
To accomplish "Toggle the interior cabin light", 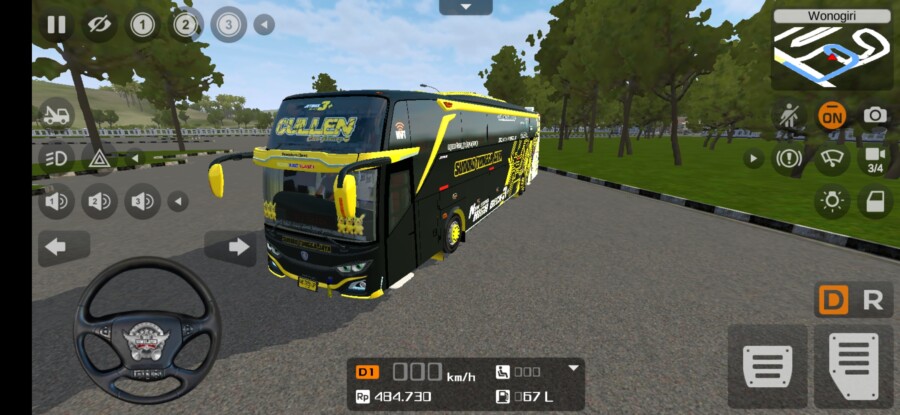I will [x=831, y=202].
